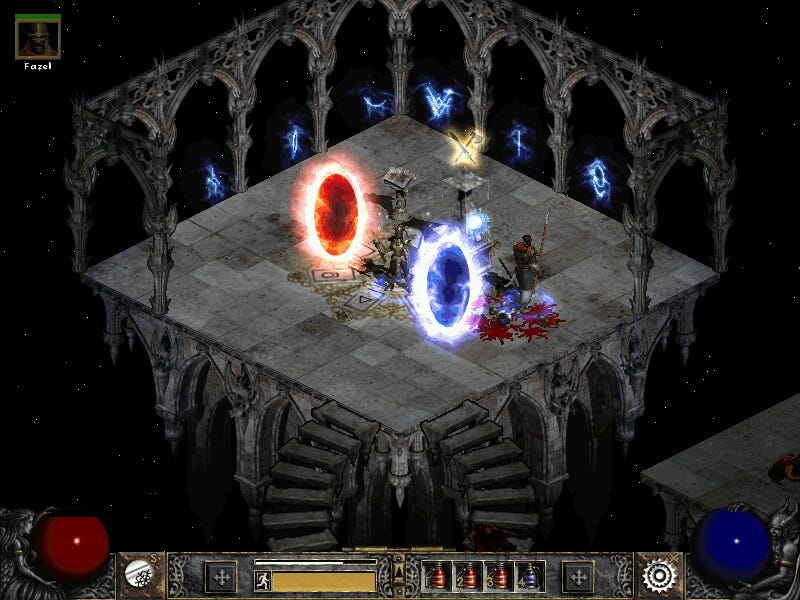Open the left-hand skill icon by the health orb
Image resolution: width=800 pixels, height=600 pixels.
(x=138, y=574)
